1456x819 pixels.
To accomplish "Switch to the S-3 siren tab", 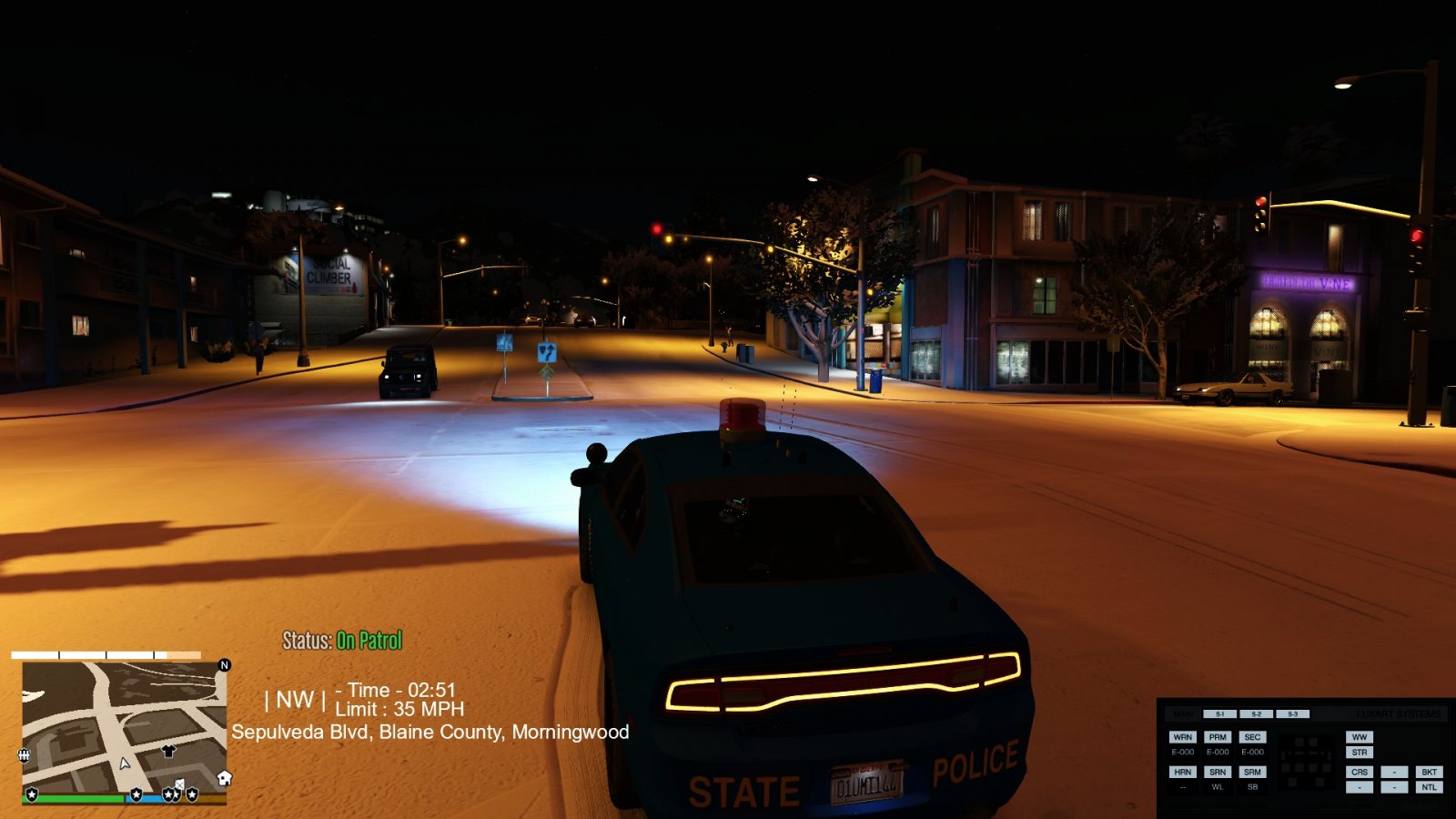I will tap(1292, 714).
